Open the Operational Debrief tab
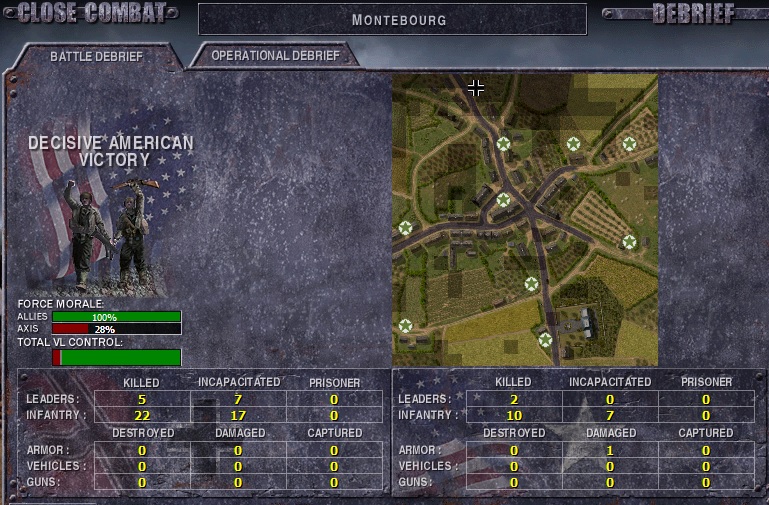 pyautogui.click(x=275, y=56)
